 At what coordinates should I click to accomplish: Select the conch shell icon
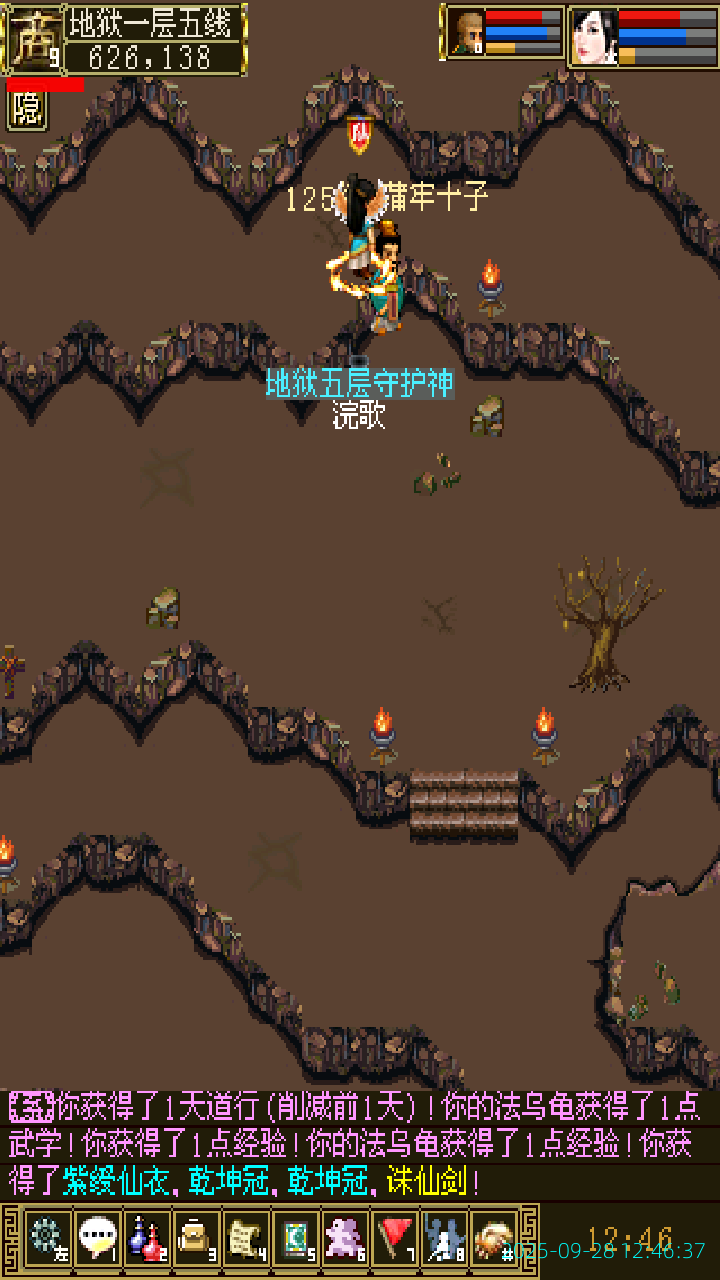[493, 1239]
